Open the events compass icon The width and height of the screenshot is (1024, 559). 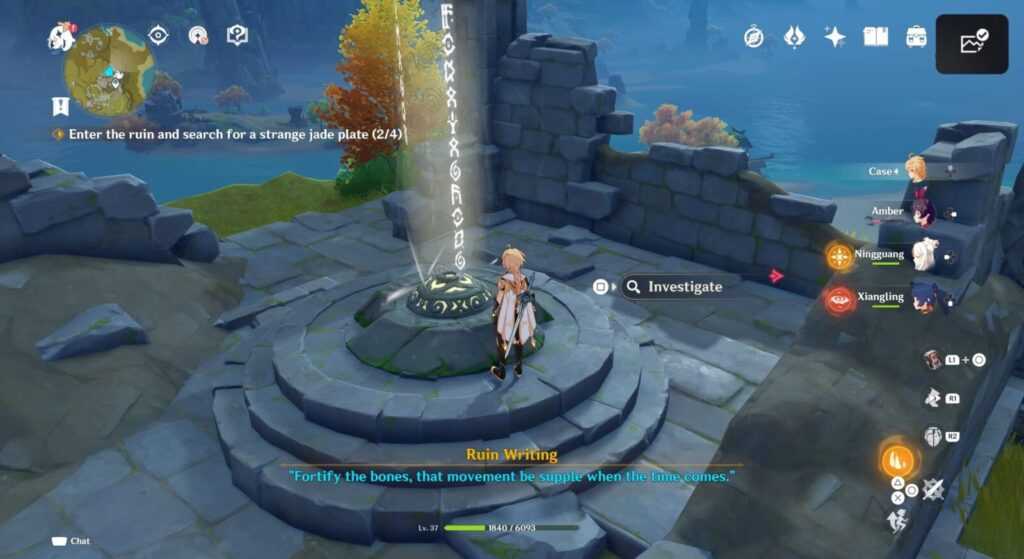click(x=754, y=37)
